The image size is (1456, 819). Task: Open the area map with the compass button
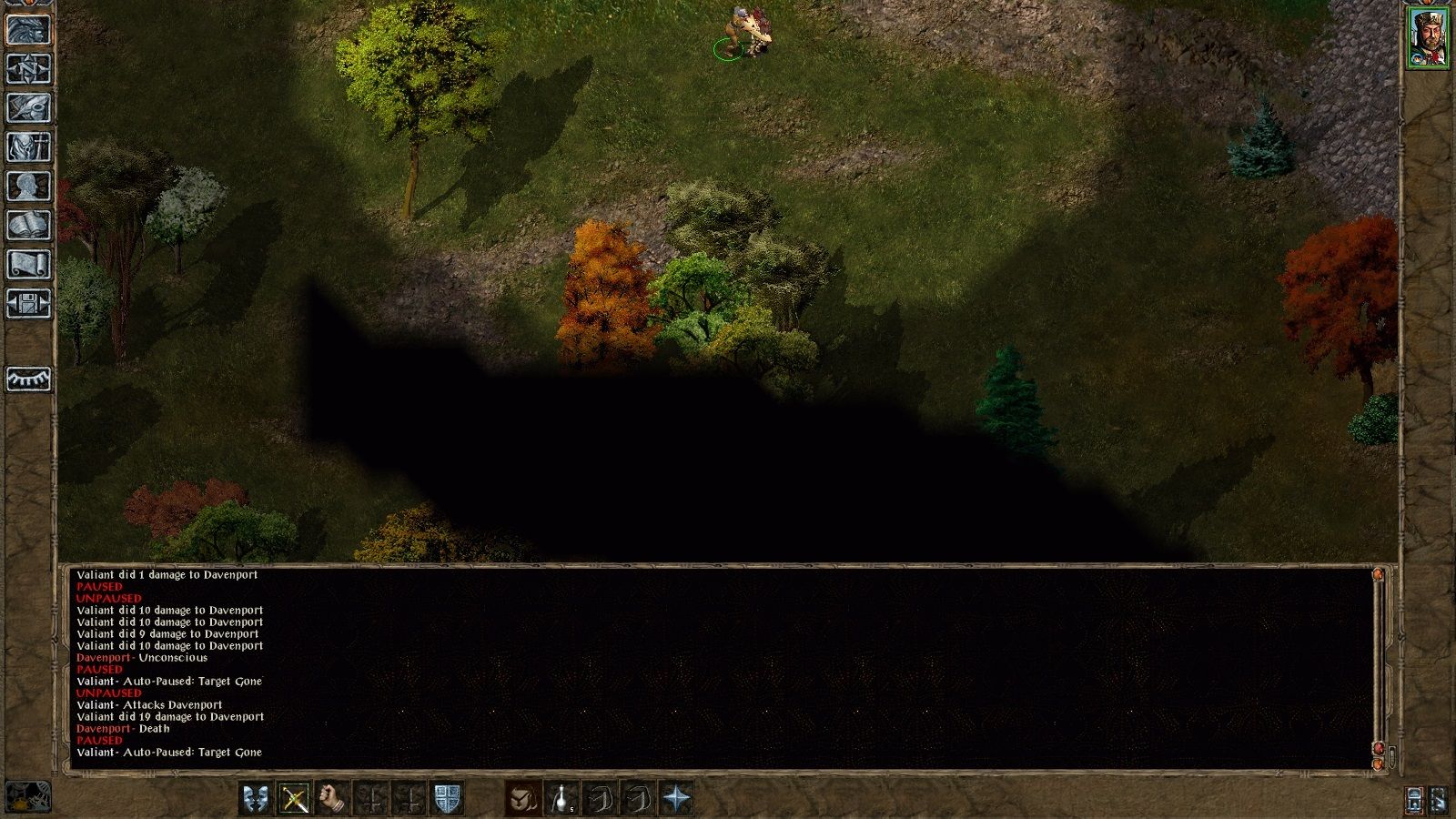tap(28, 68)
